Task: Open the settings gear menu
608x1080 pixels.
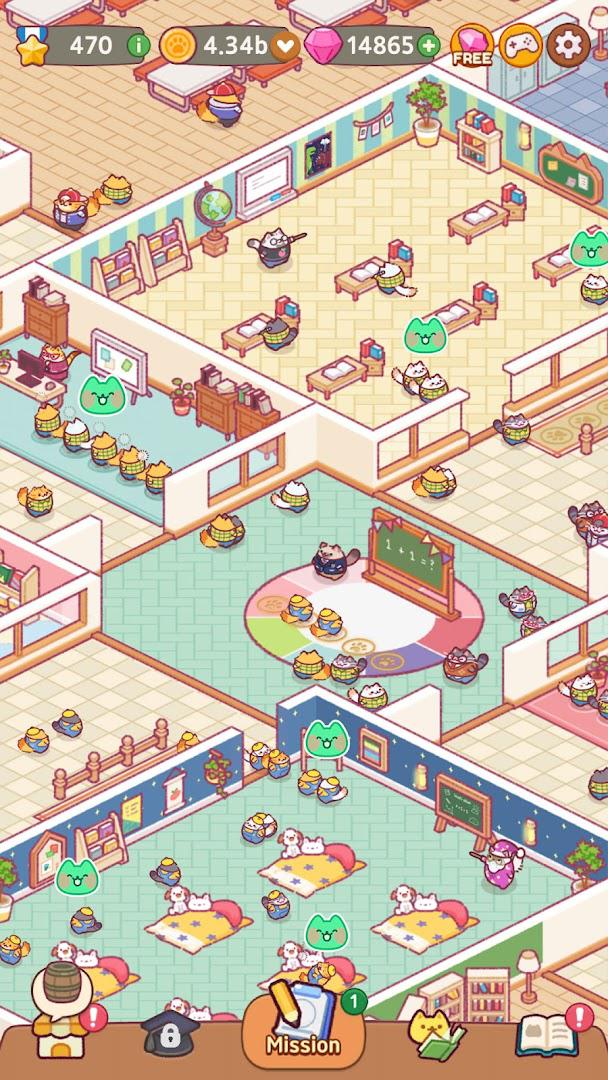Action: point(569,45)
